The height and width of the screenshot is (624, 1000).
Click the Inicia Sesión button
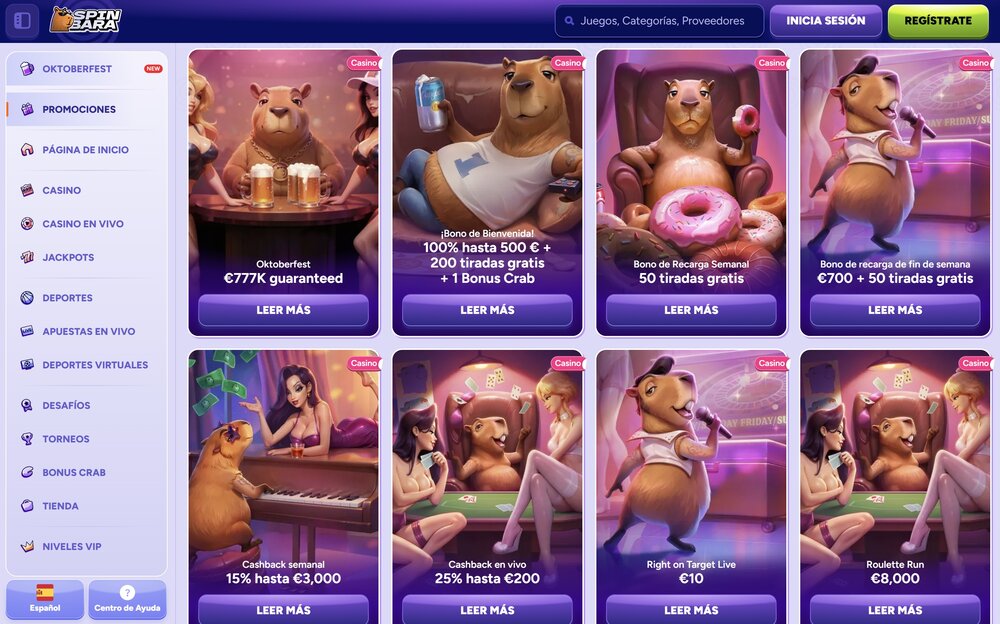pyautogui.click(x=825, y=21)
